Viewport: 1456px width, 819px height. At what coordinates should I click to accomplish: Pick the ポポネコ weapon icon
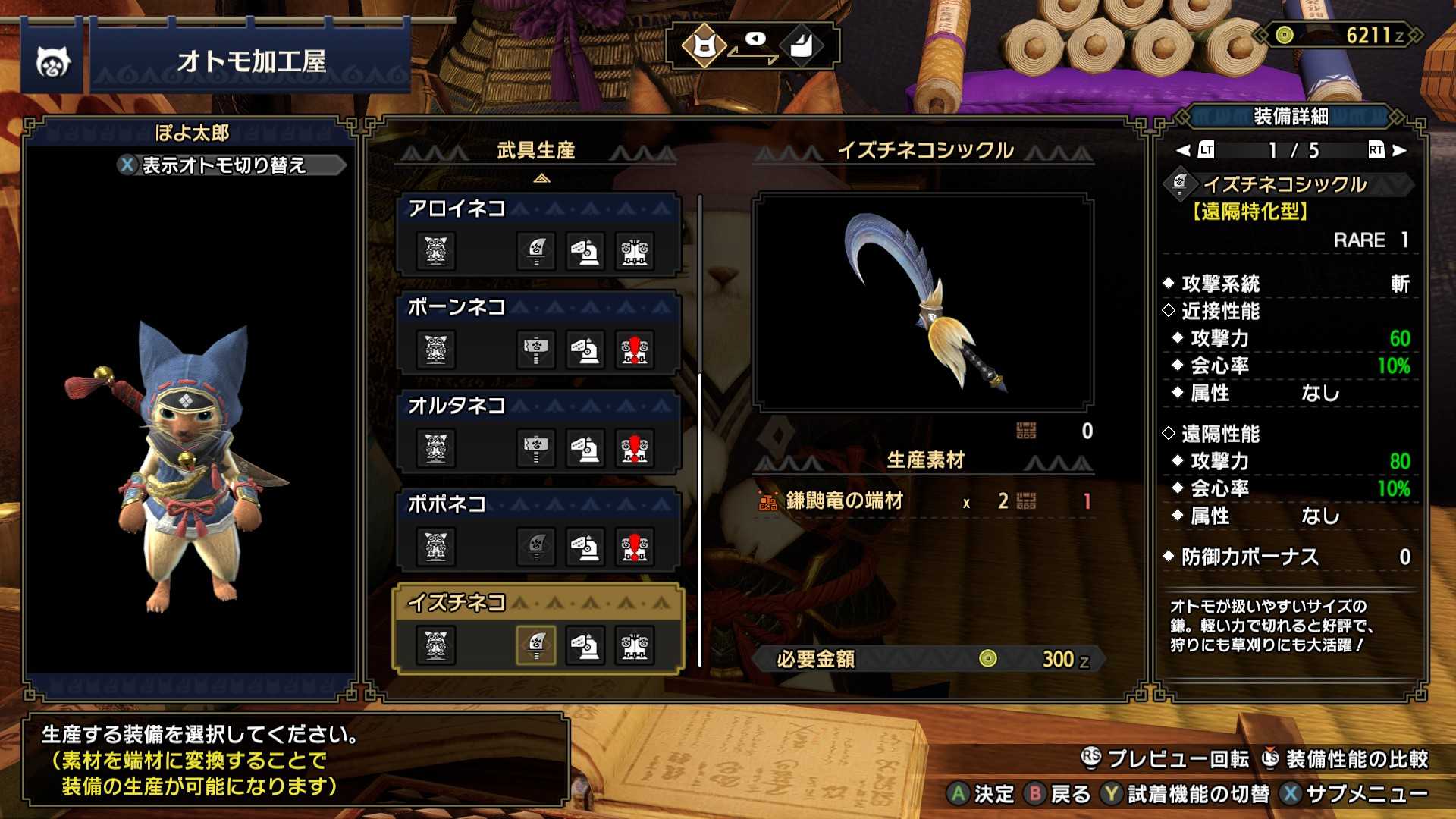click(536, 548)
